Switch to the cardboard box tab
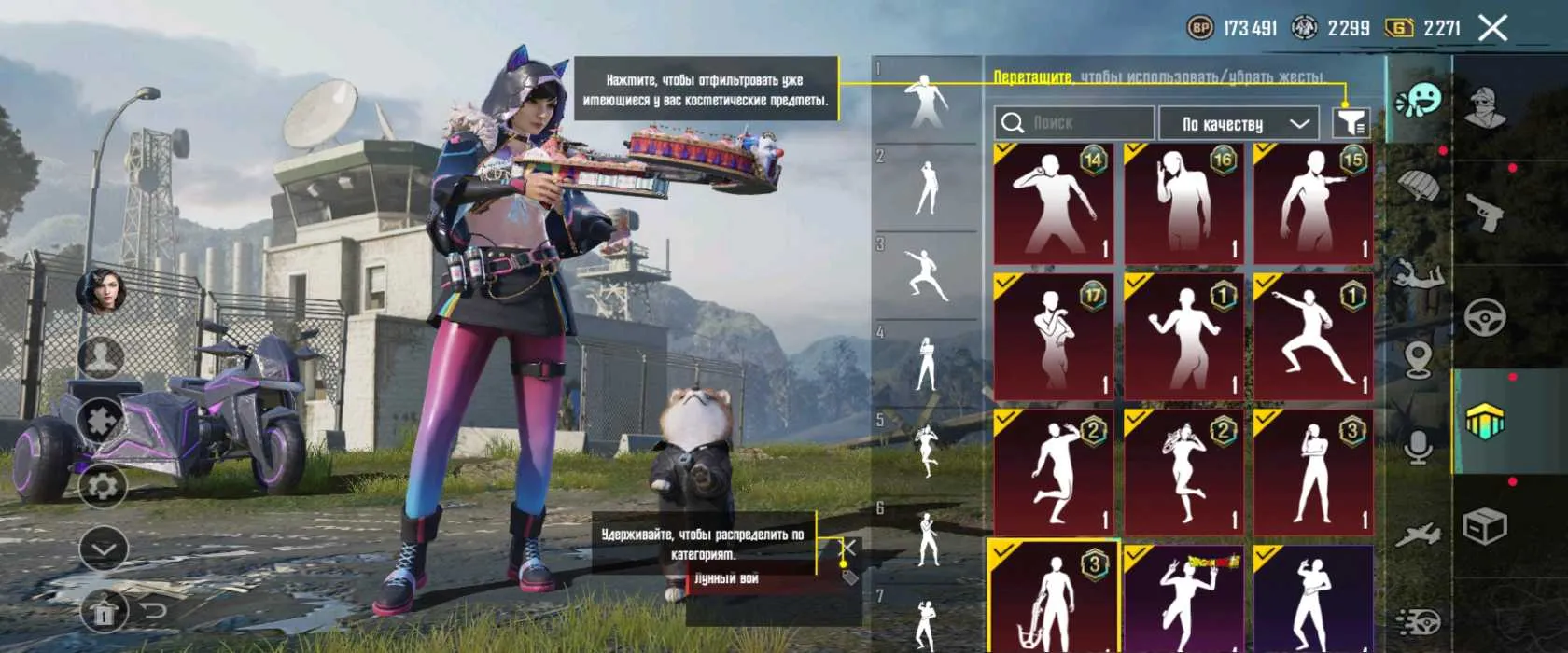This screenshot has height=653, width=1568. pos(1484,527)
